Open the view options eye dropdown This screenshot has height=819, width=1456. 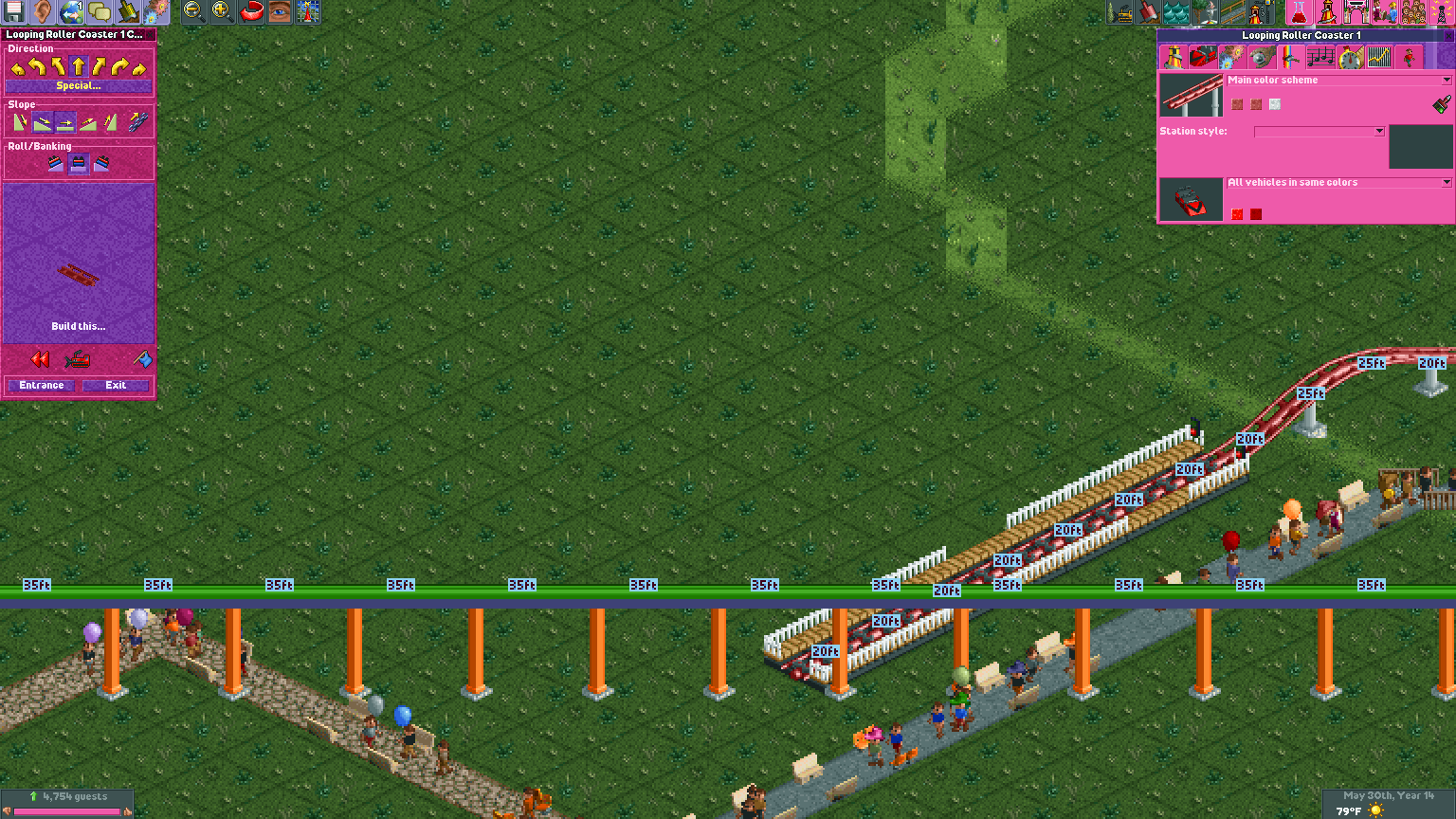tap(279, 12)
